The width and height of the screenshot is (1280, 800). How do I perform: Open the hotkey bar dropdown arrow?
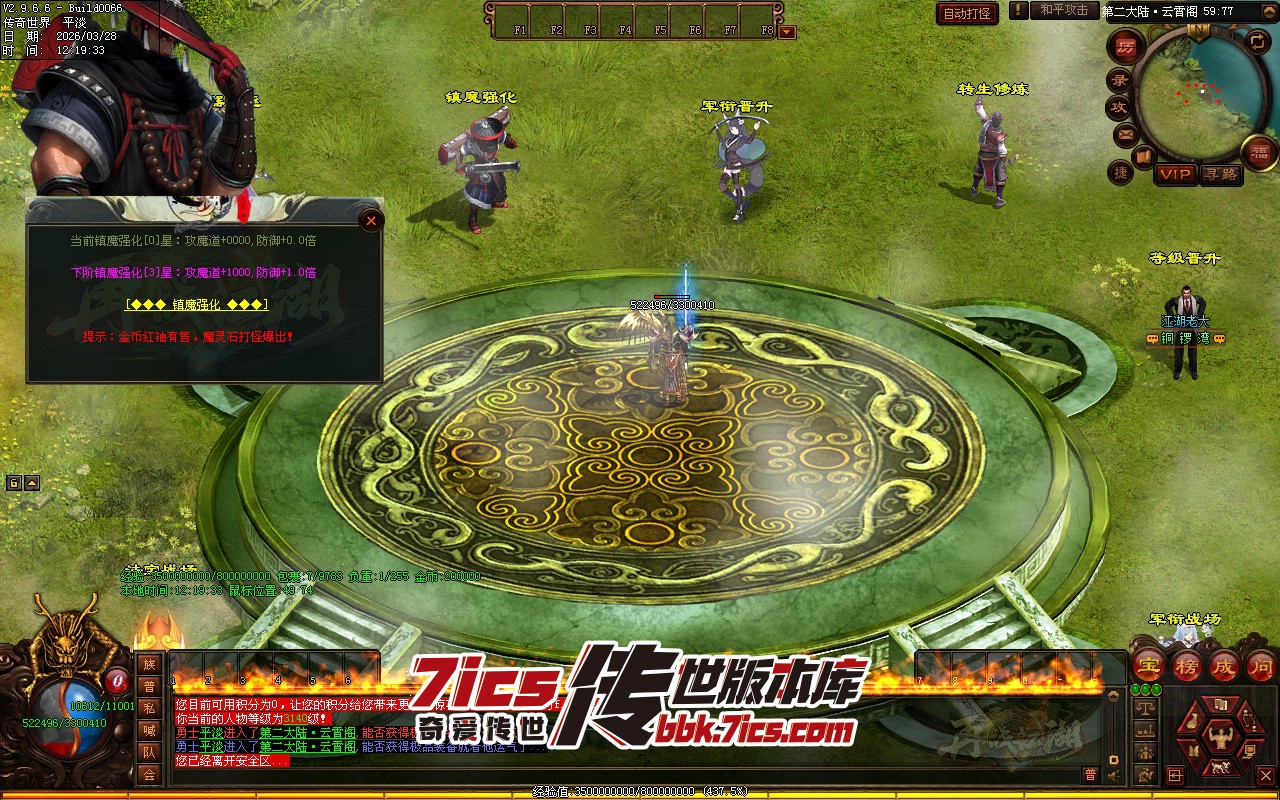tap(787, 32)
